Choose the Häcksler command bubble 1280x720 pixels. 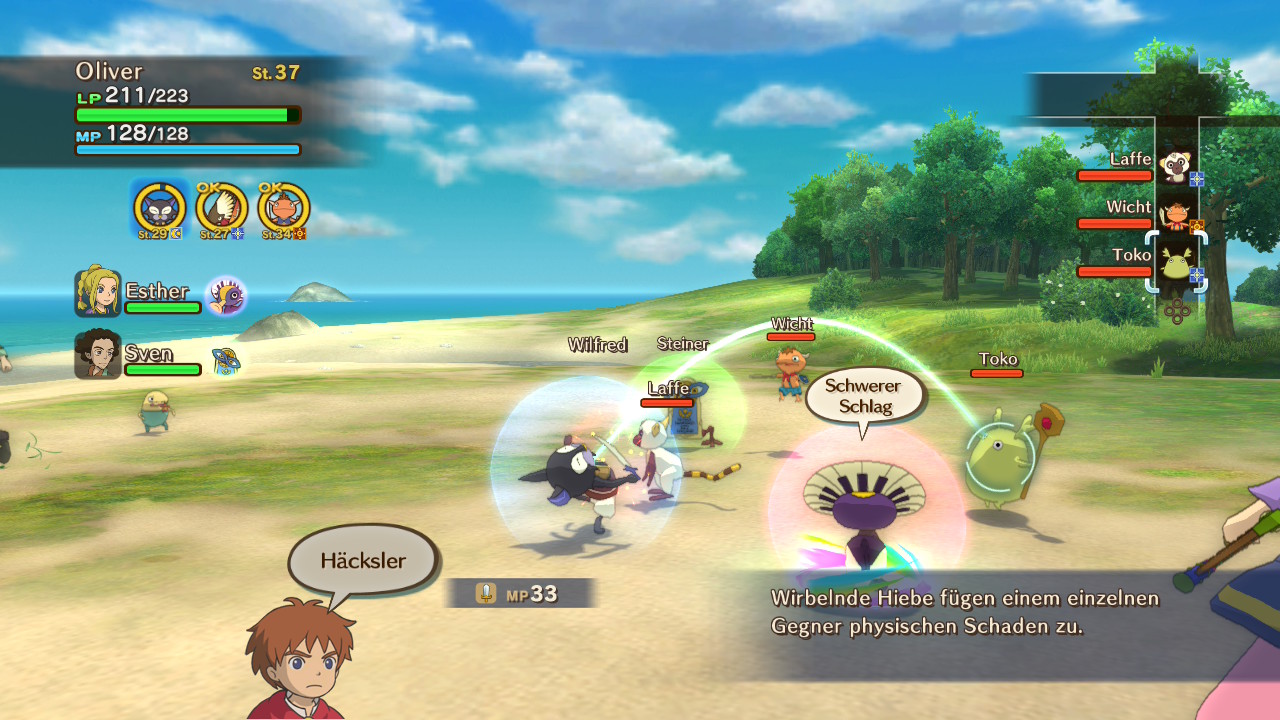[x=363, y=561]
